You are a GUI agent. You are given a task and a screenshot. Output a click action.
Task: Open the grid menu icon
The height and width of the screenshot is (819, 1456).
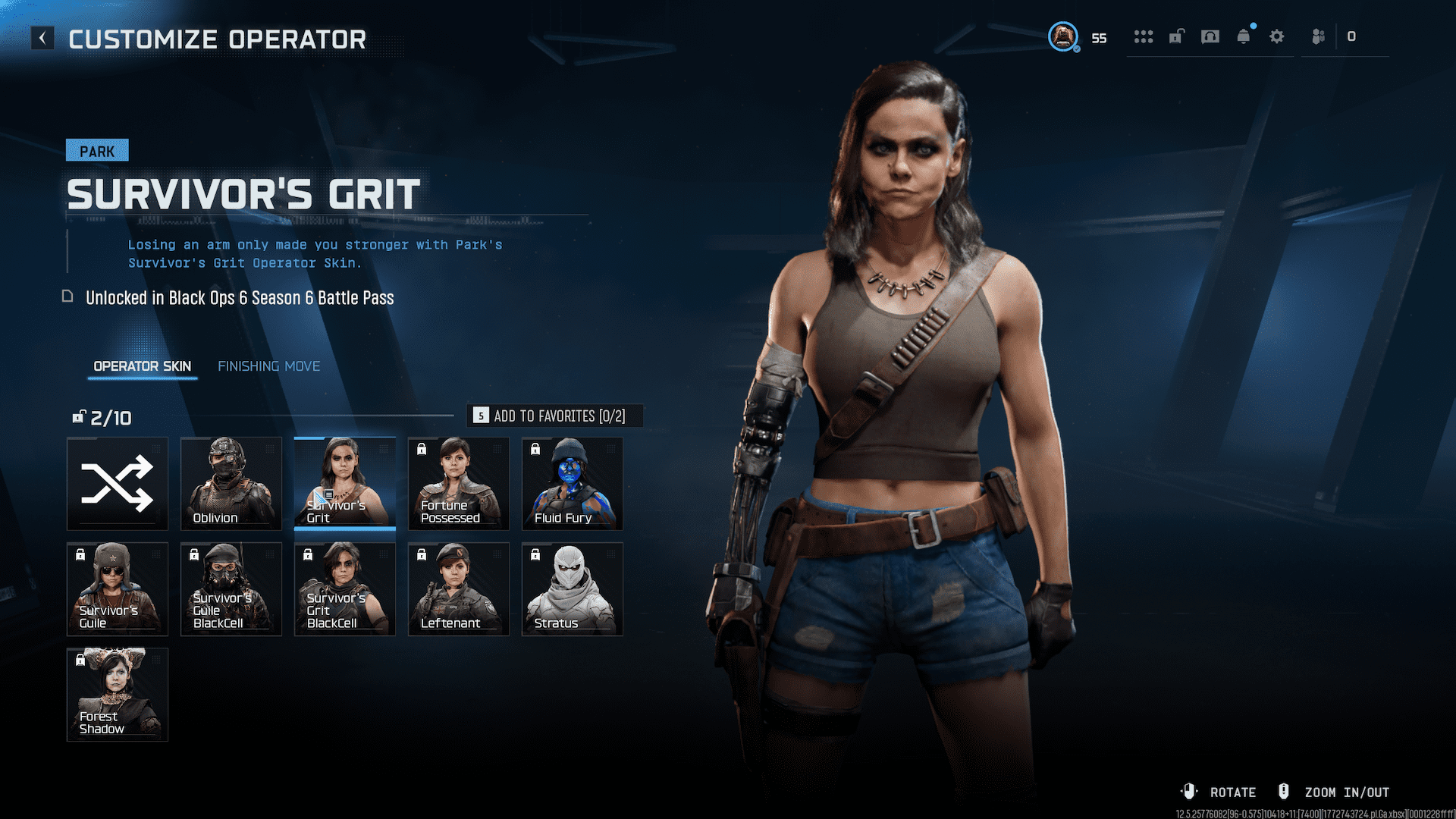1143,36
